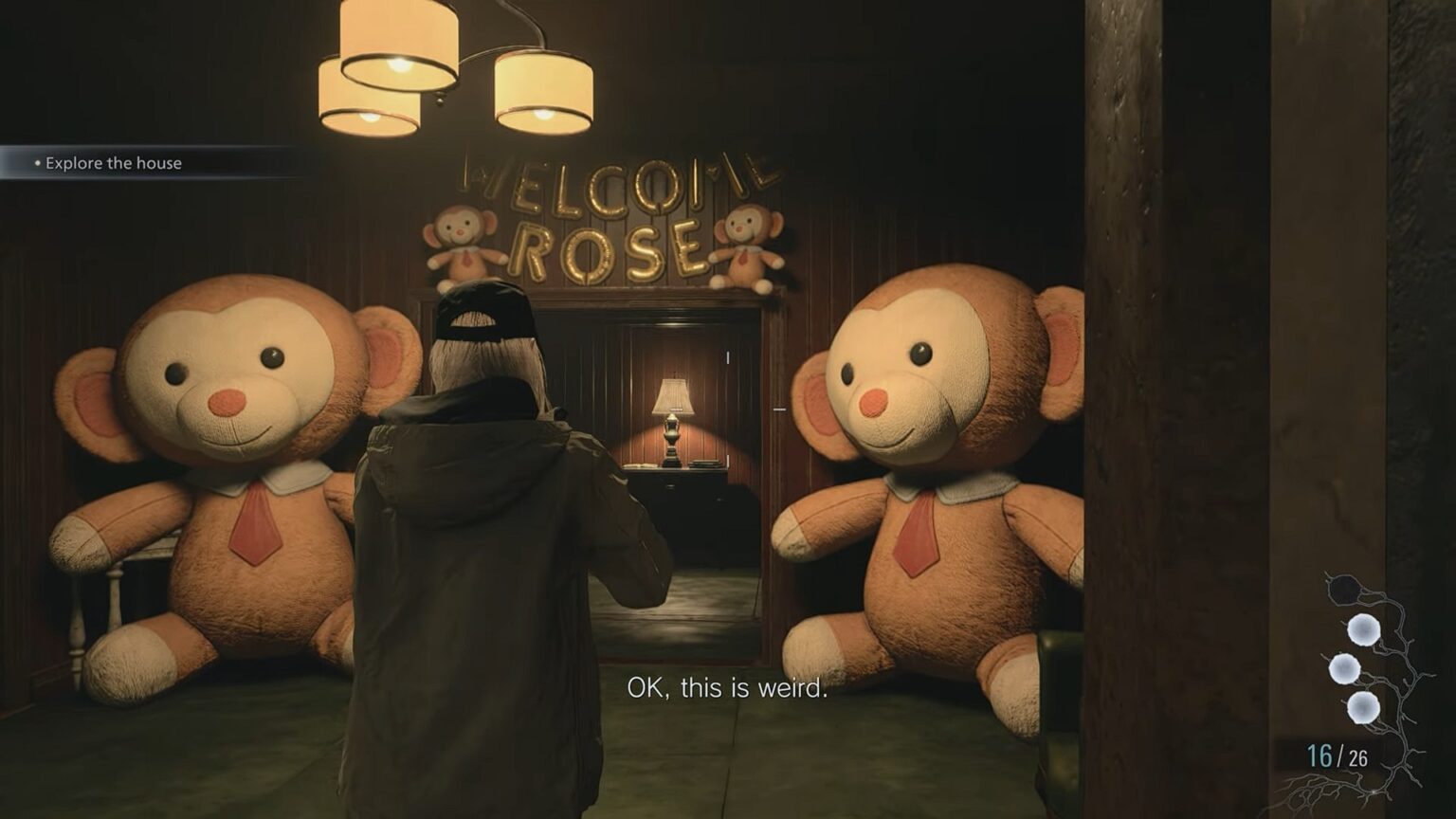1456x819 pixels.
Task: Select the 'Explore the house' objective entry
Action: pyautogui.click(x=114, y=163)
